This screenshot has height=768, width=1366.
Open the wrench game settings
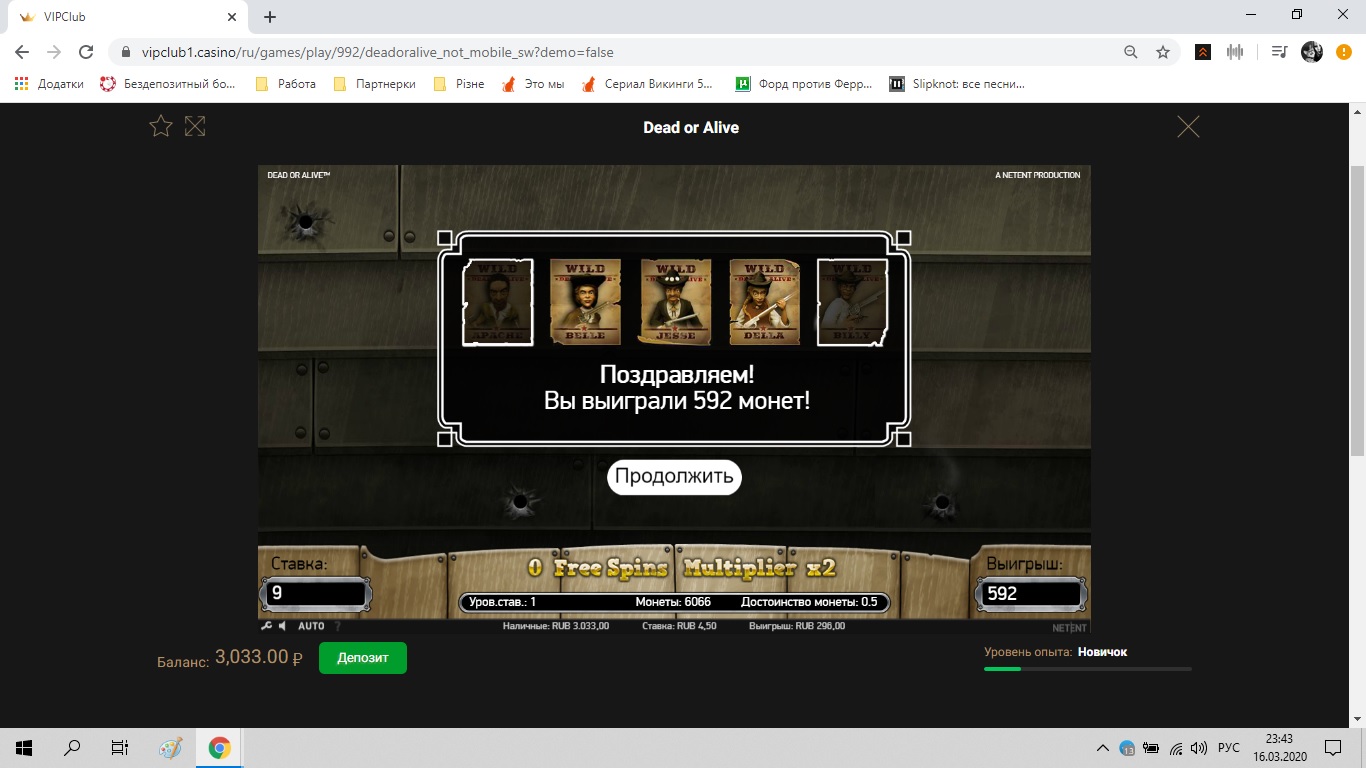pyautogui.click(x=266, y=626)
